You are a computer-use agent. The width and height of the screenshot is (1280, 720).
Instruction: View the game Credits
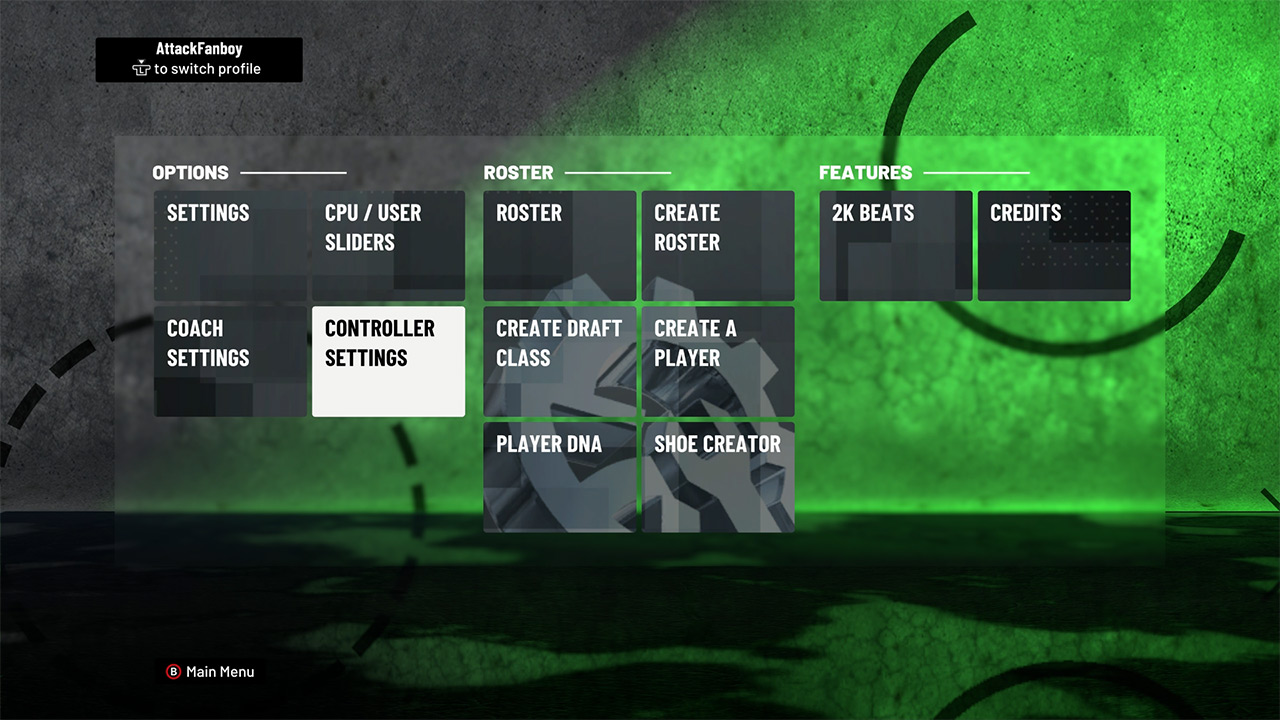coord(1054,245)
